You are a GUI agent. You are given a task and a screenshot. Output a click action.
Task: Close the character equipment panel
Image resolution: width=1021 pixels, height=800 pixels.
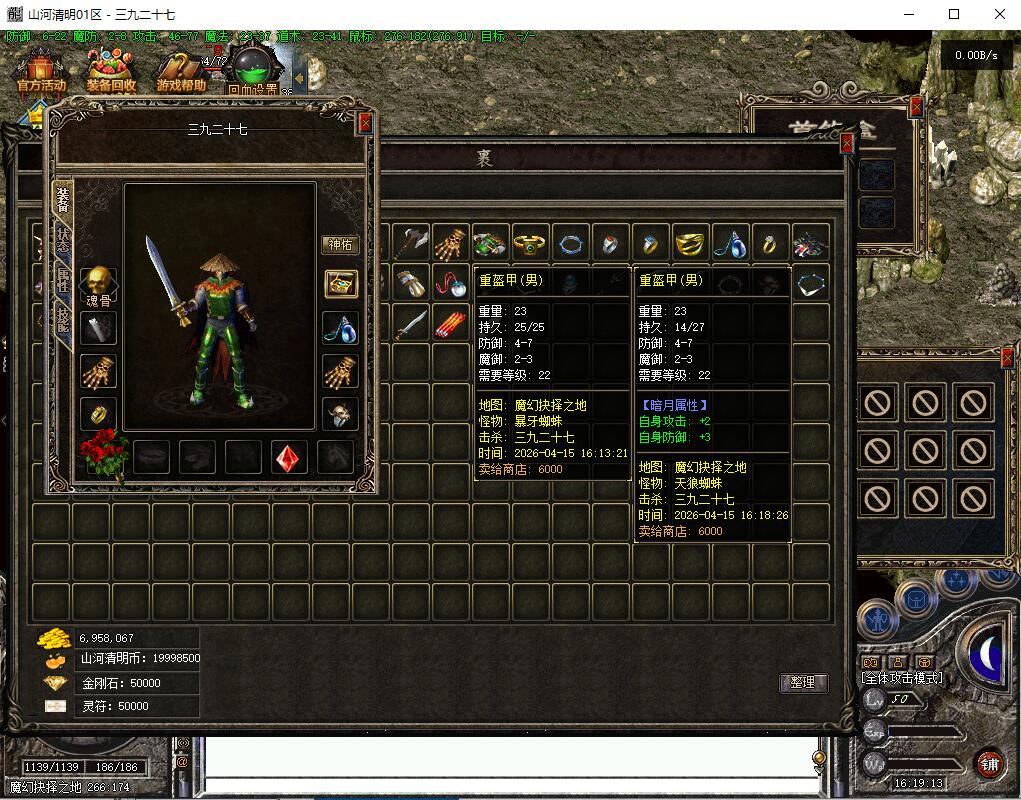(x=365, y=122)
